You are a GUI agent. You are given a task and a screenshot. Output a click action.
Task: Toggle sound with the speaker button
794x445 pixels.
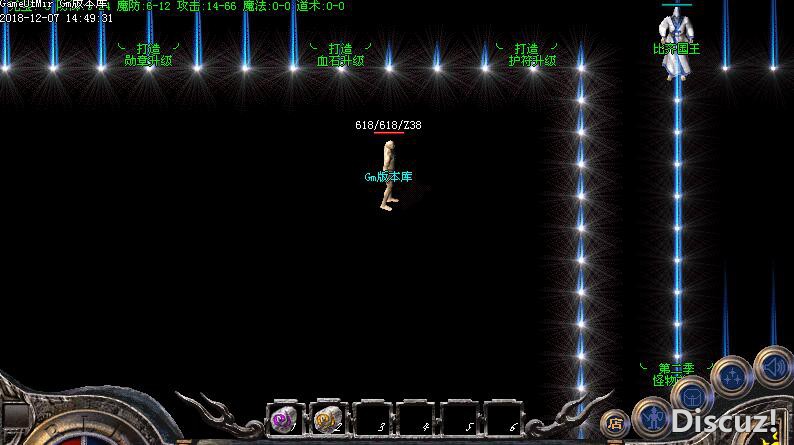click(772, 367)
